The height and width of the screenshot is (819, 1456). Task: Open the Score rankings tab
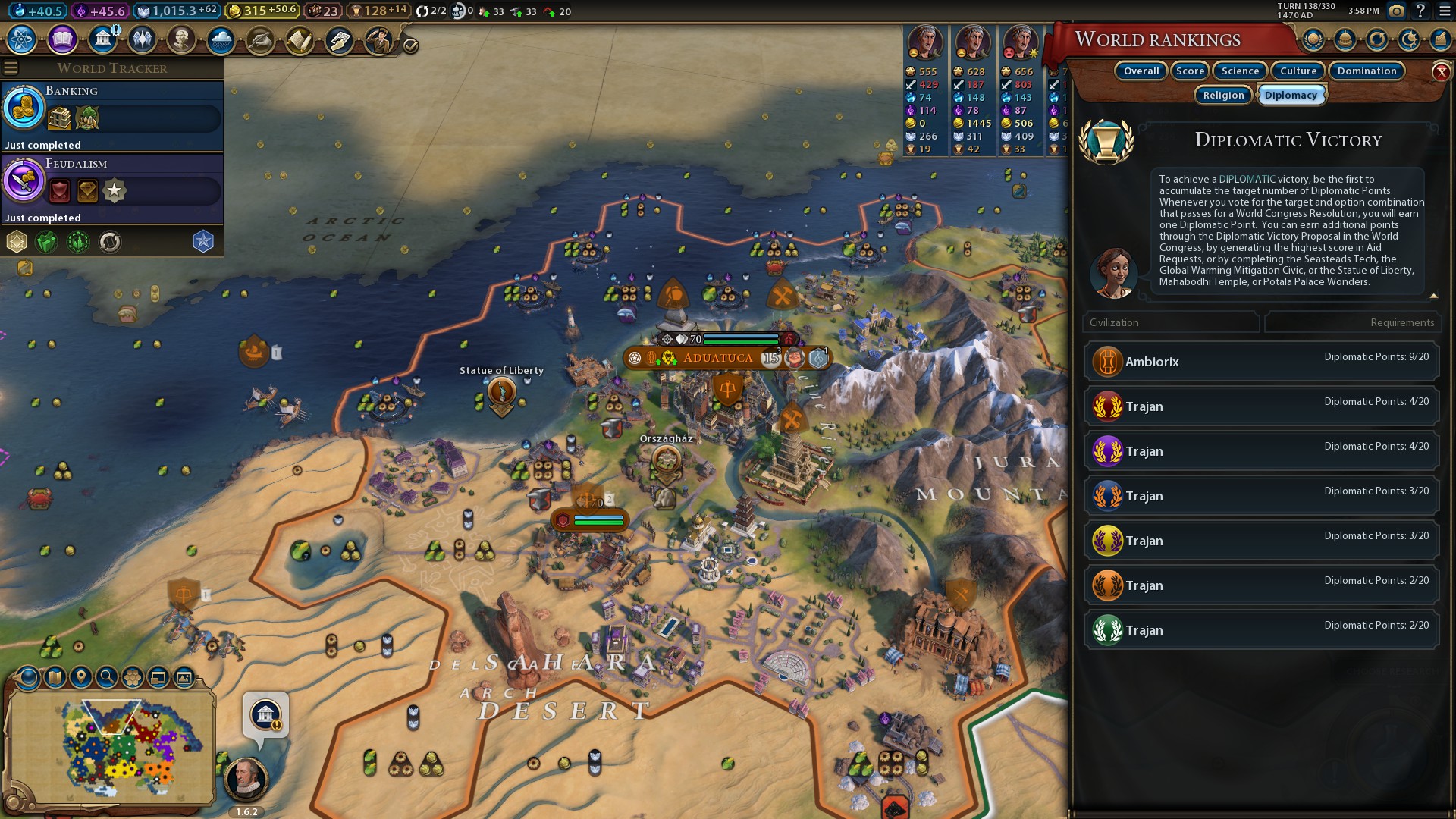1190,71
